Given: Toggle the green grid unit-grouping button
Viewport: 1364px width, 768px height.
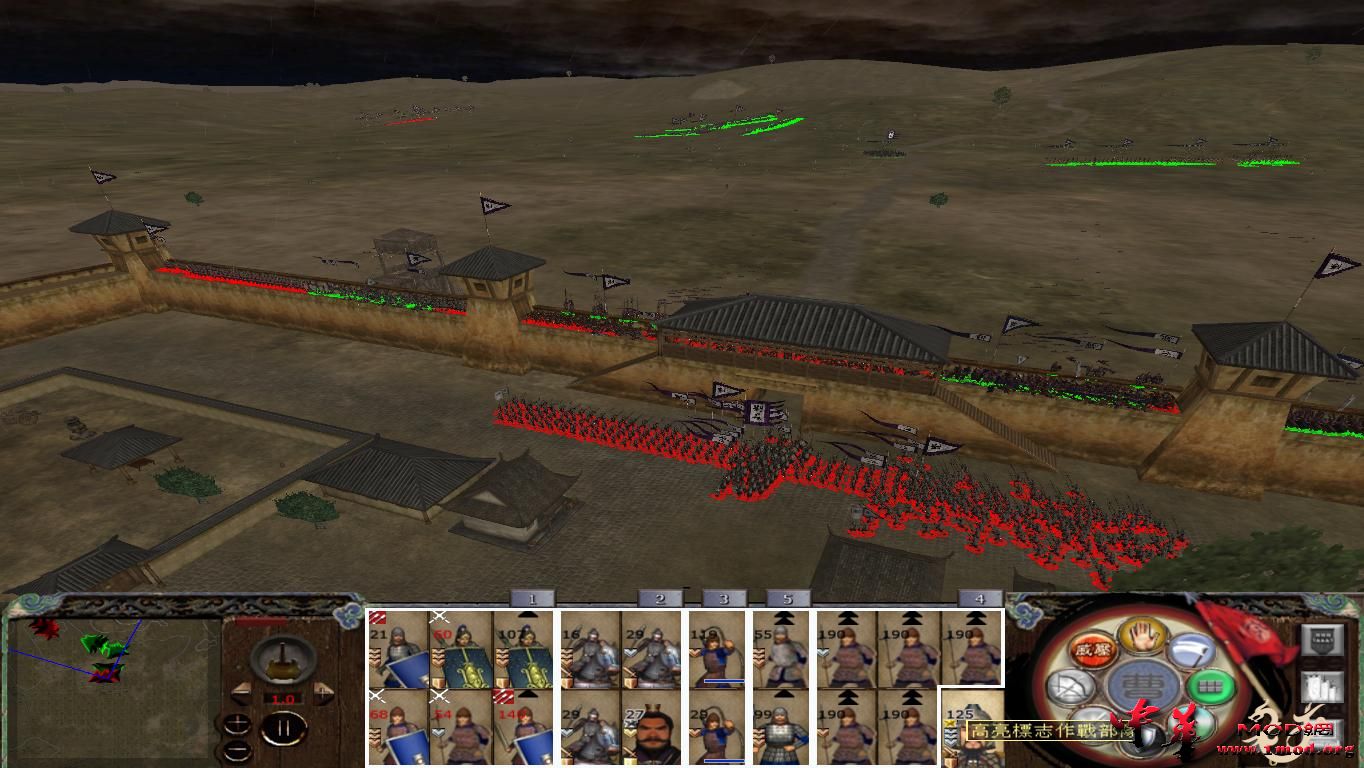Looking at the screenshot, I should tap(1209, 687).
